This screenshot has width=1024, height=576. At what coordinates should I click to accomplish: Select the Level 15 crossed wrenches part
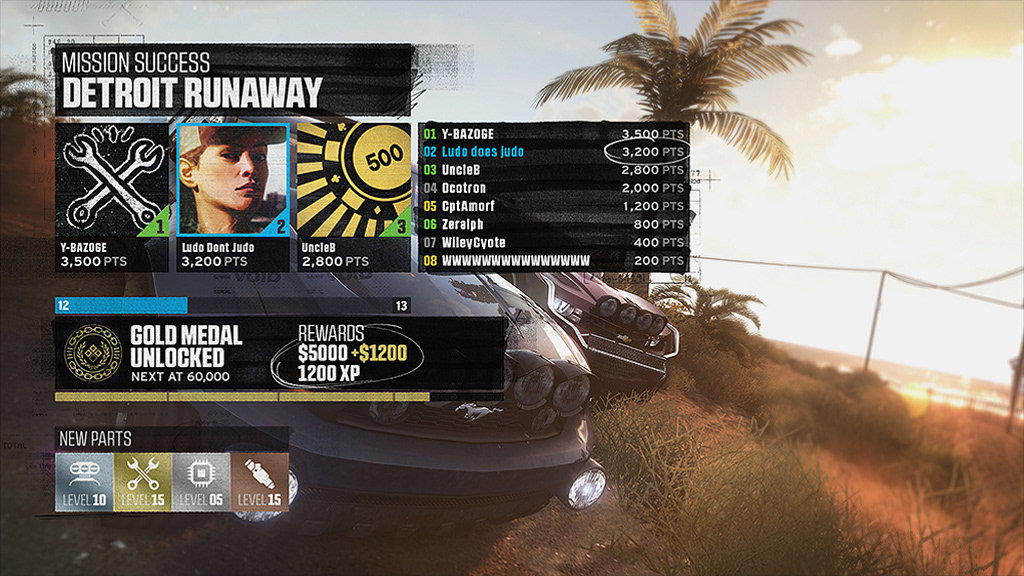click(143, 481)
